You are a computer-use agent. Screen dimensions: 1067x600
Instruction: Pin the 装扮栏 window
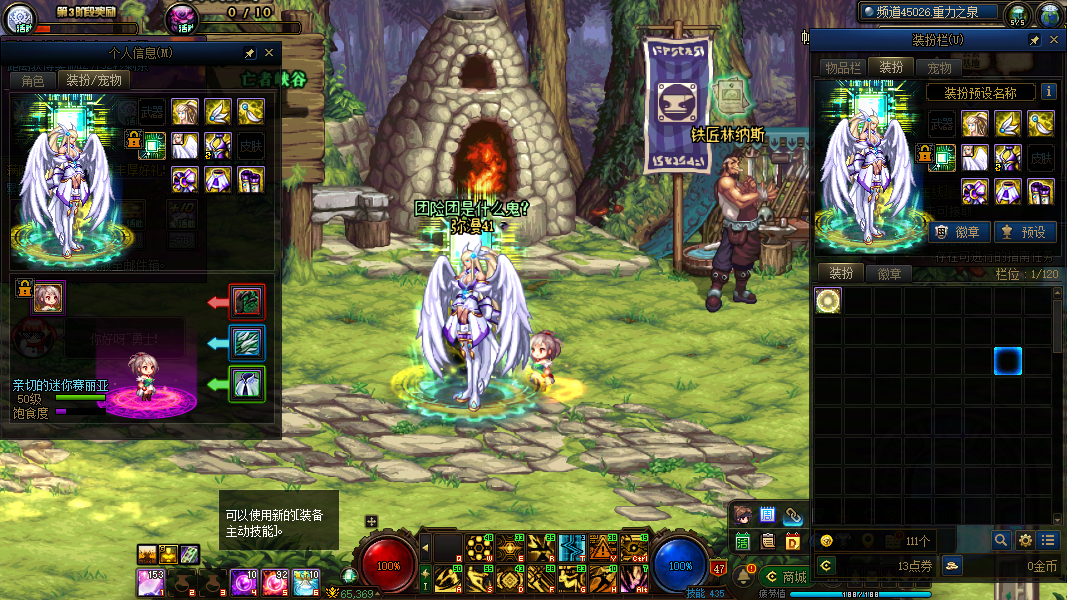click(1035, 40)
